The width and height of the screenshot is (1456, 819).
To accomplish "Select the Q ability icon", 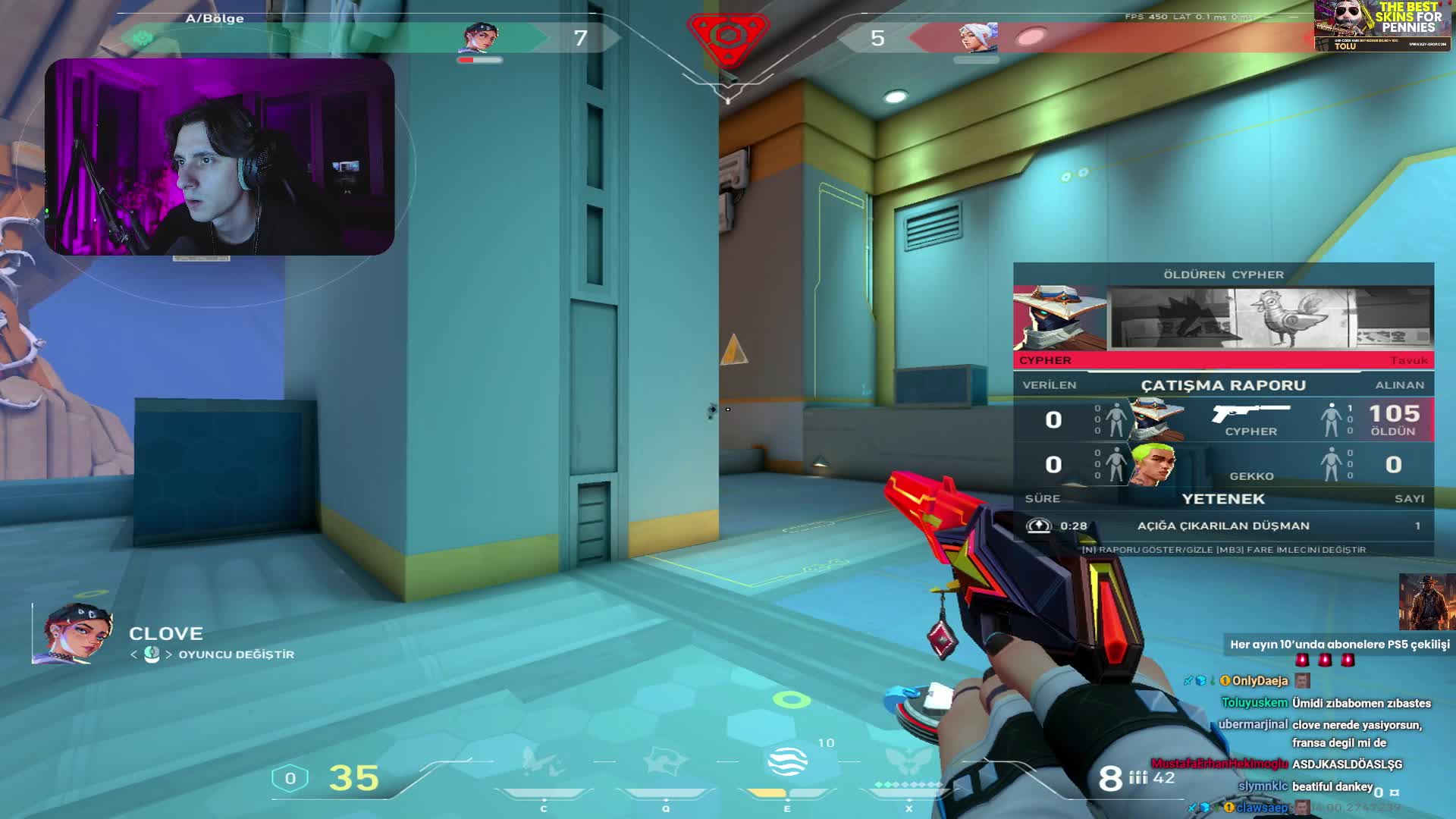I will click(x=665, y=761).
